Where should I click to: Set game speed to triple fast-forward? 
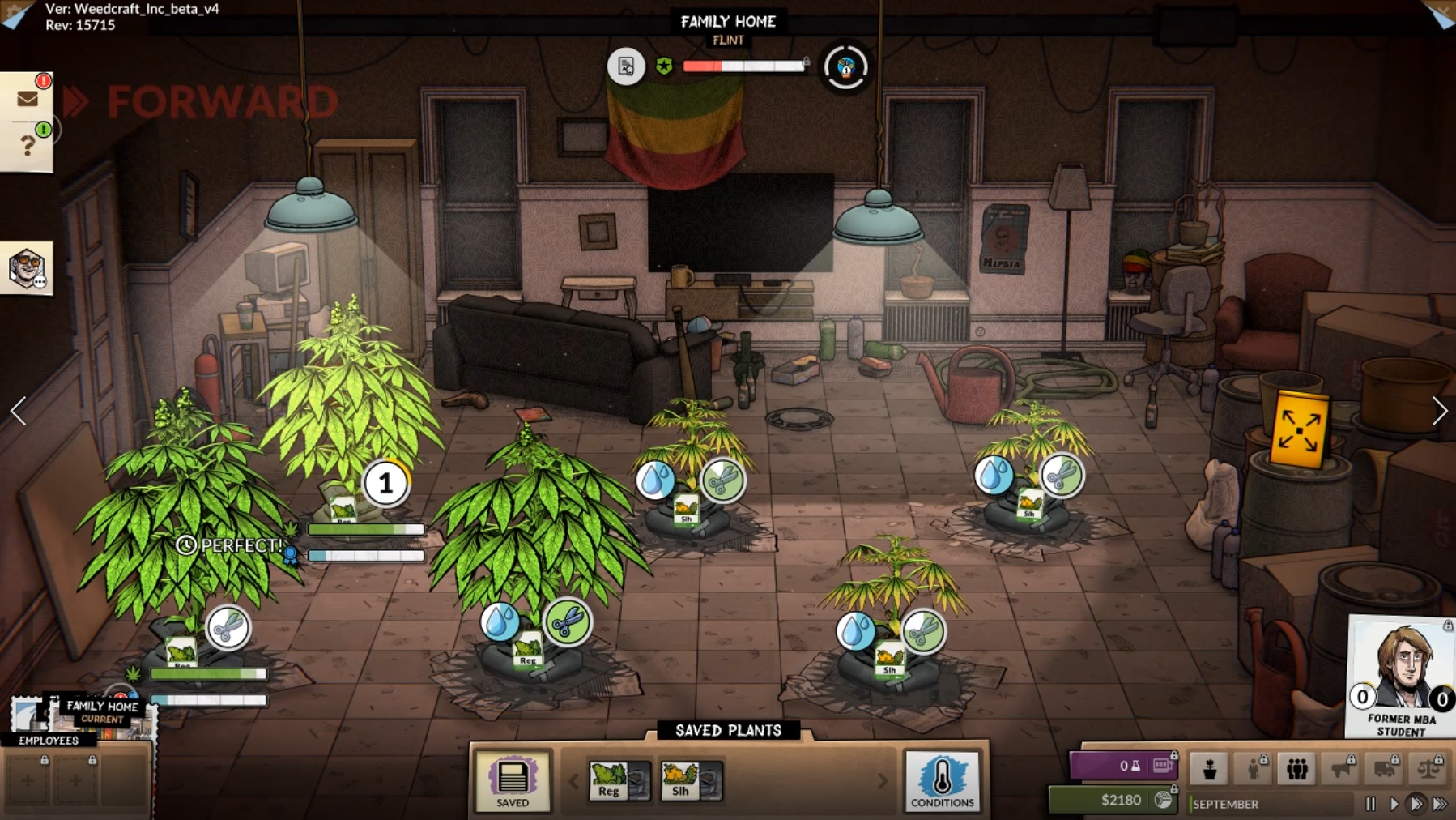point(1440,804)
